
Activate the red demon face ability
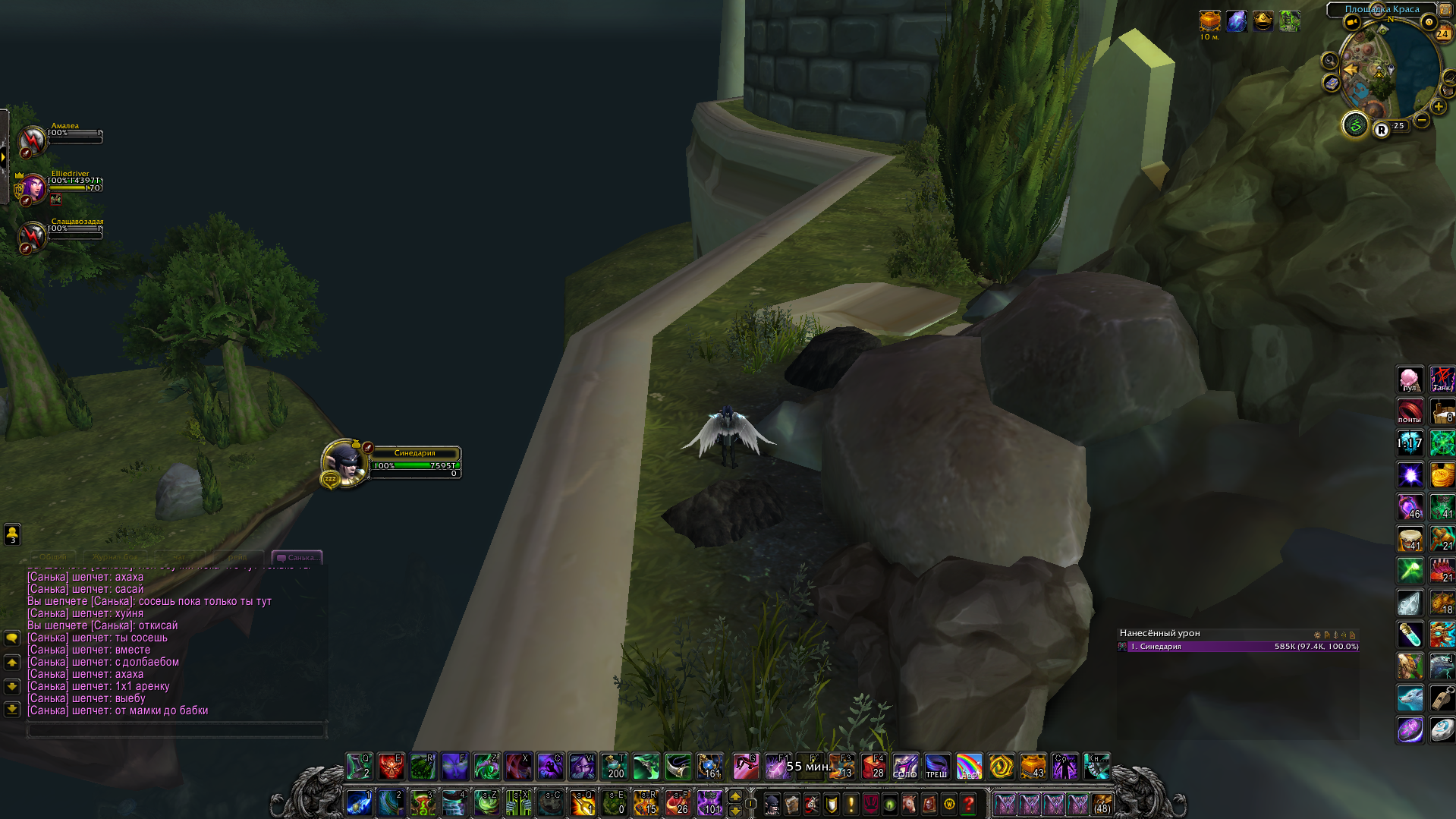[x=391, y=767]
